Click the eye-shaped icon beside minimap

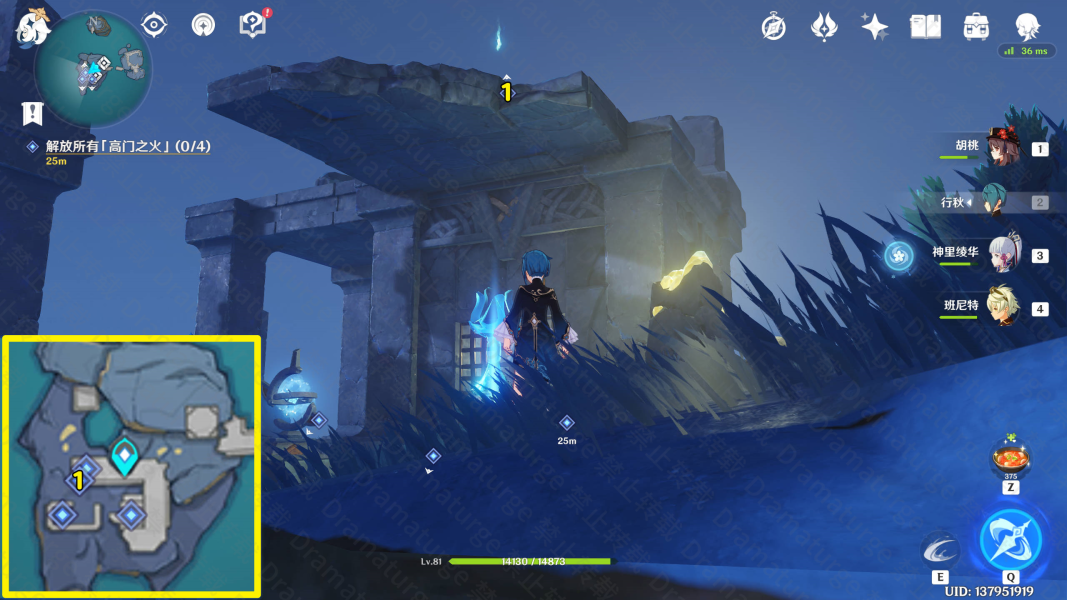(x=154, y=25)
